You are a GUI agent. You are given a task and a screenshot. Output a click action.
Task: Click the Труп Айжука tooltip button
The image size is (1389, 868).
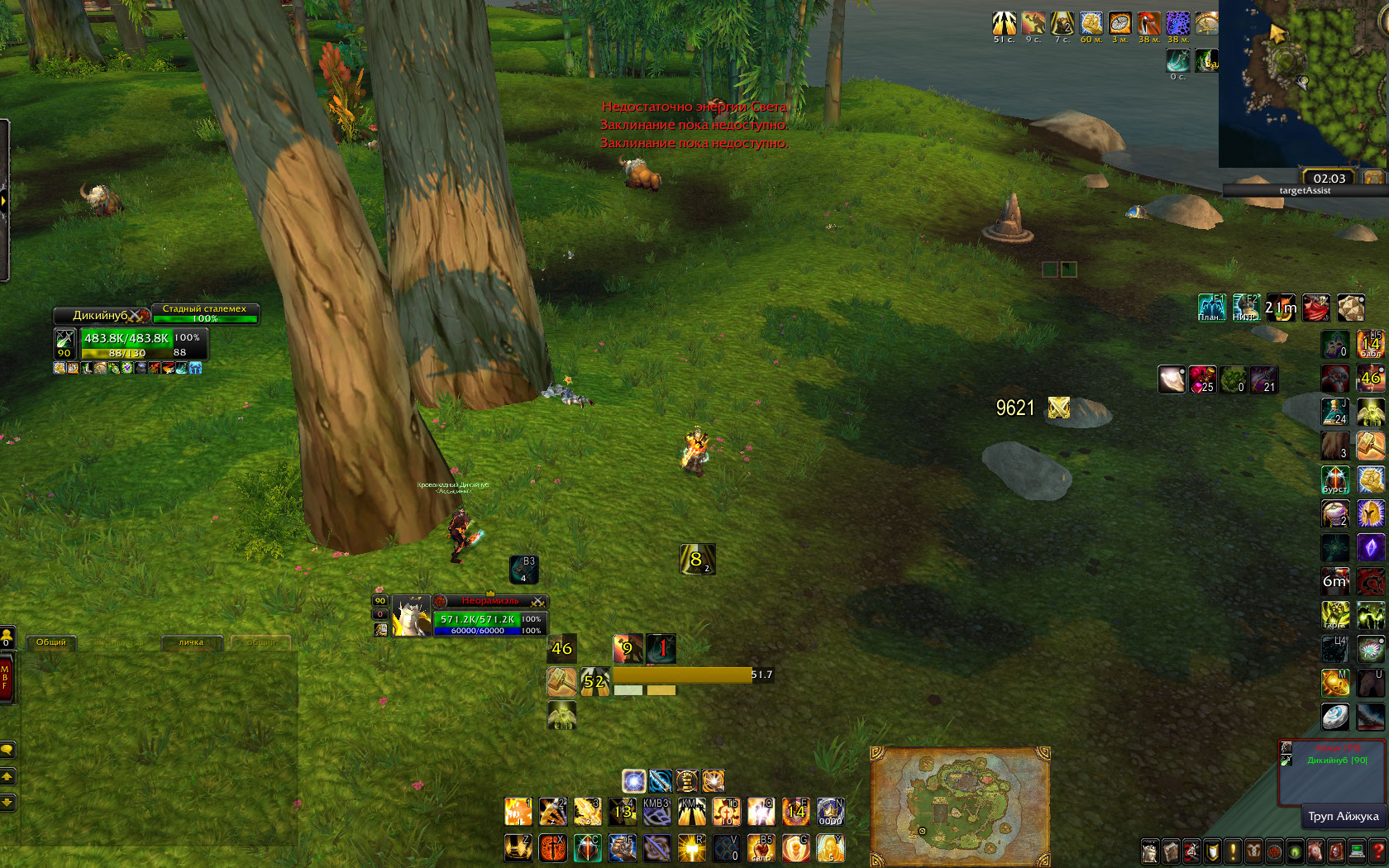pyautogui.click(x=1343, y=817)
